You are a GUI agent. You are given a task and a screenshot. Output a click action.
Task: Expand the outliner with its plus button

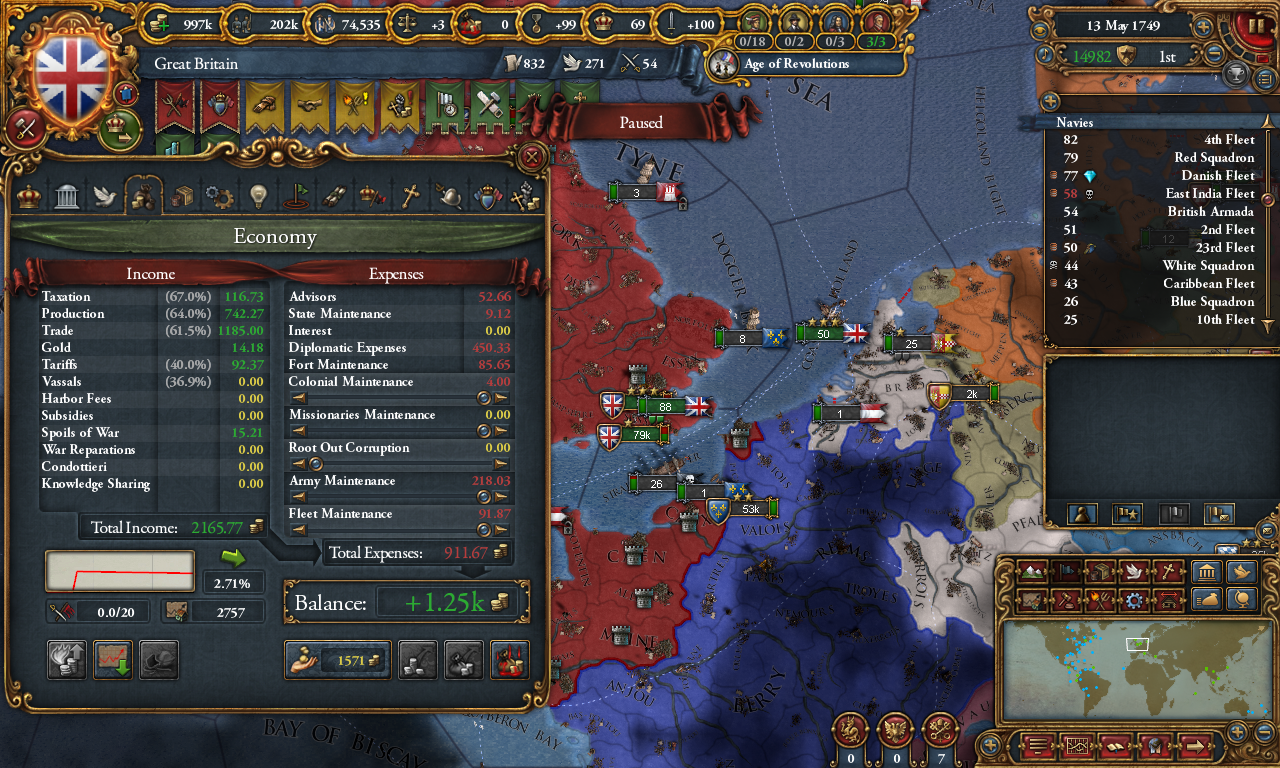(x=1048, y=101)
